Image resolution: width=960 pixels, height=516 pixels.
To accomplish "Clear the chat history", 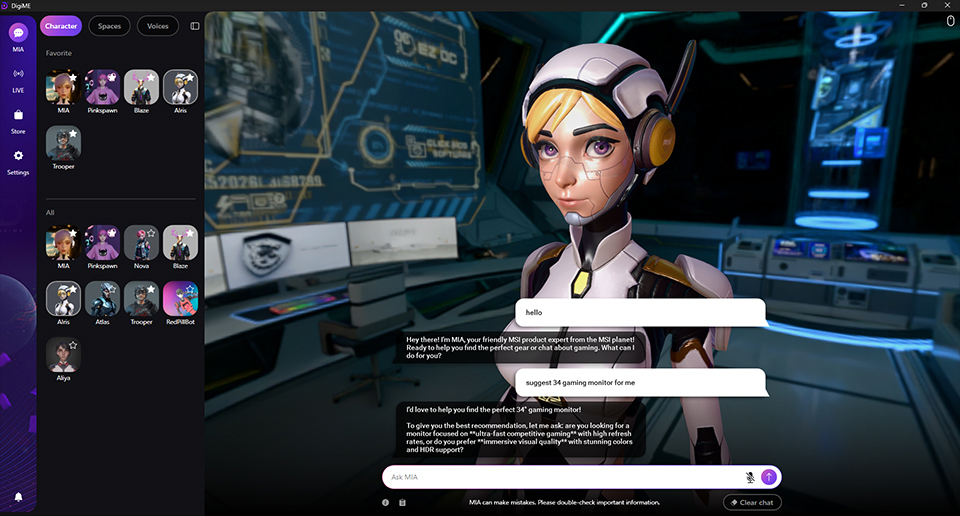I will point(752,502).
